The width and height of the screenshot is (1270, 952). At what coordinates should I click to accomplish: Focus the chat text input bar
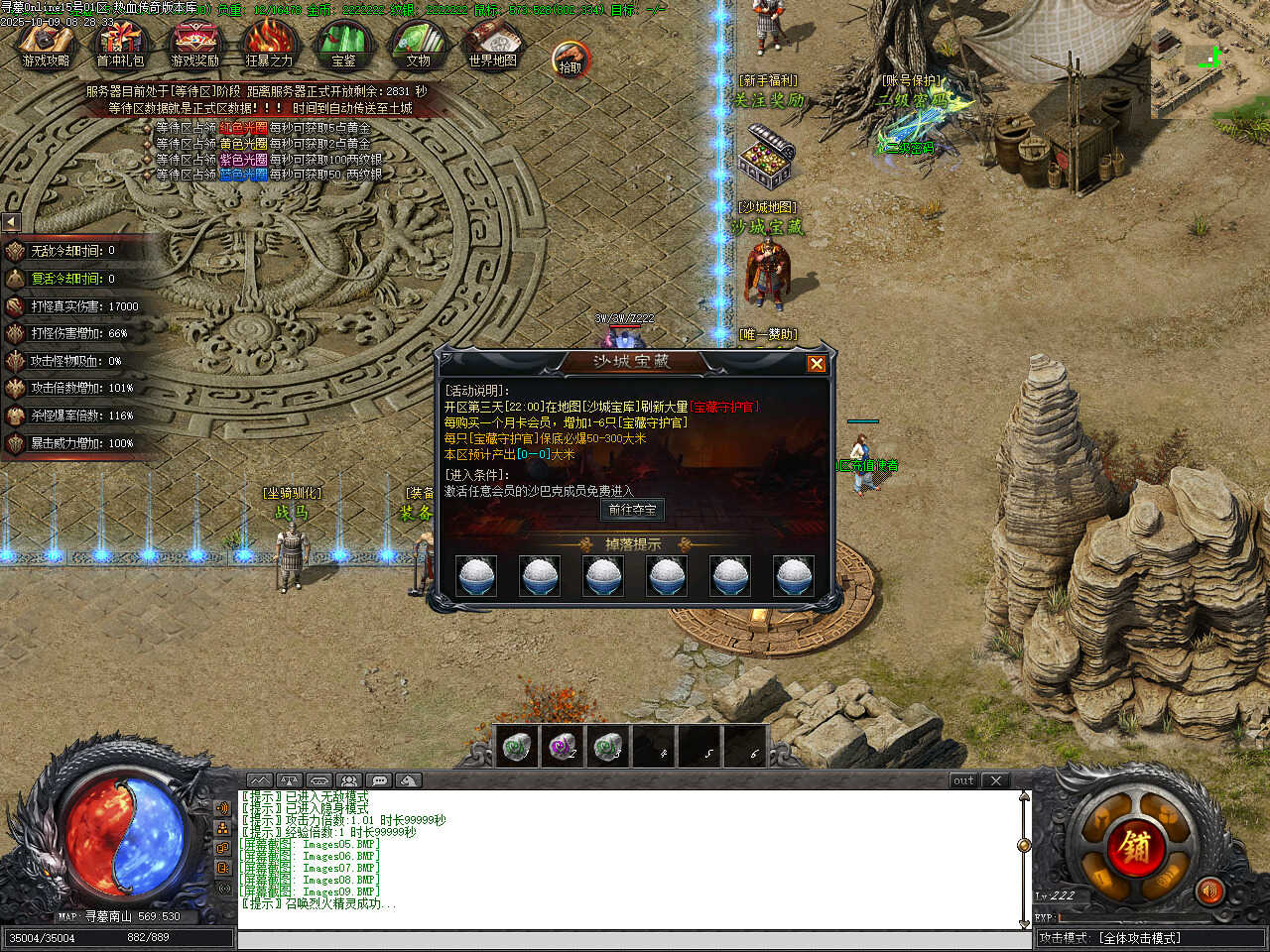635,939
